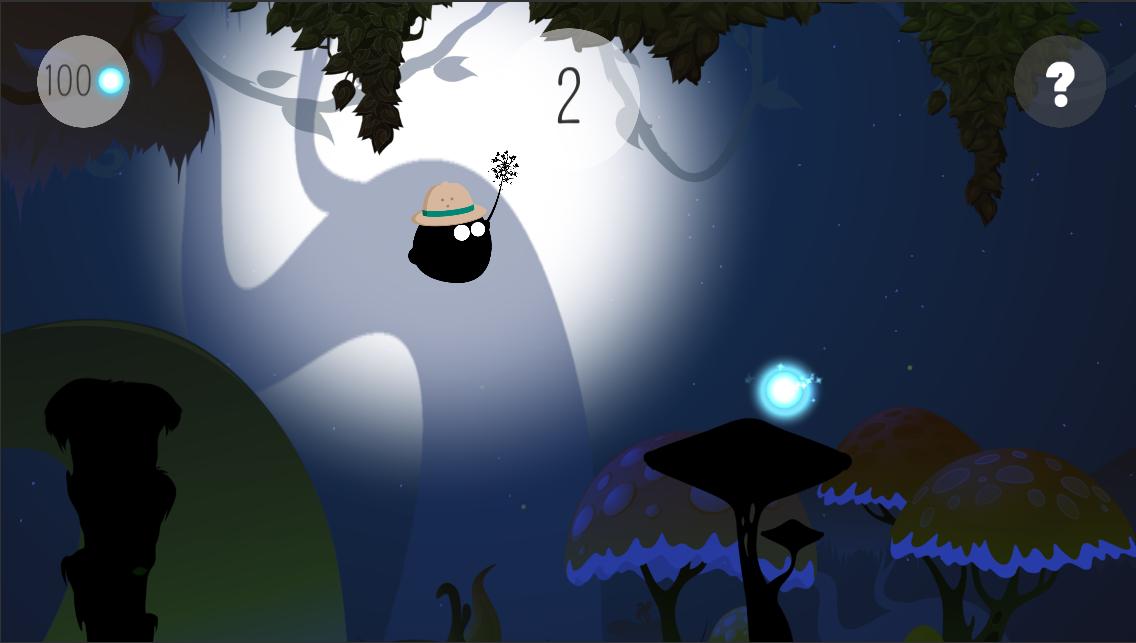Open the question mark help button

pos(1059,82)
